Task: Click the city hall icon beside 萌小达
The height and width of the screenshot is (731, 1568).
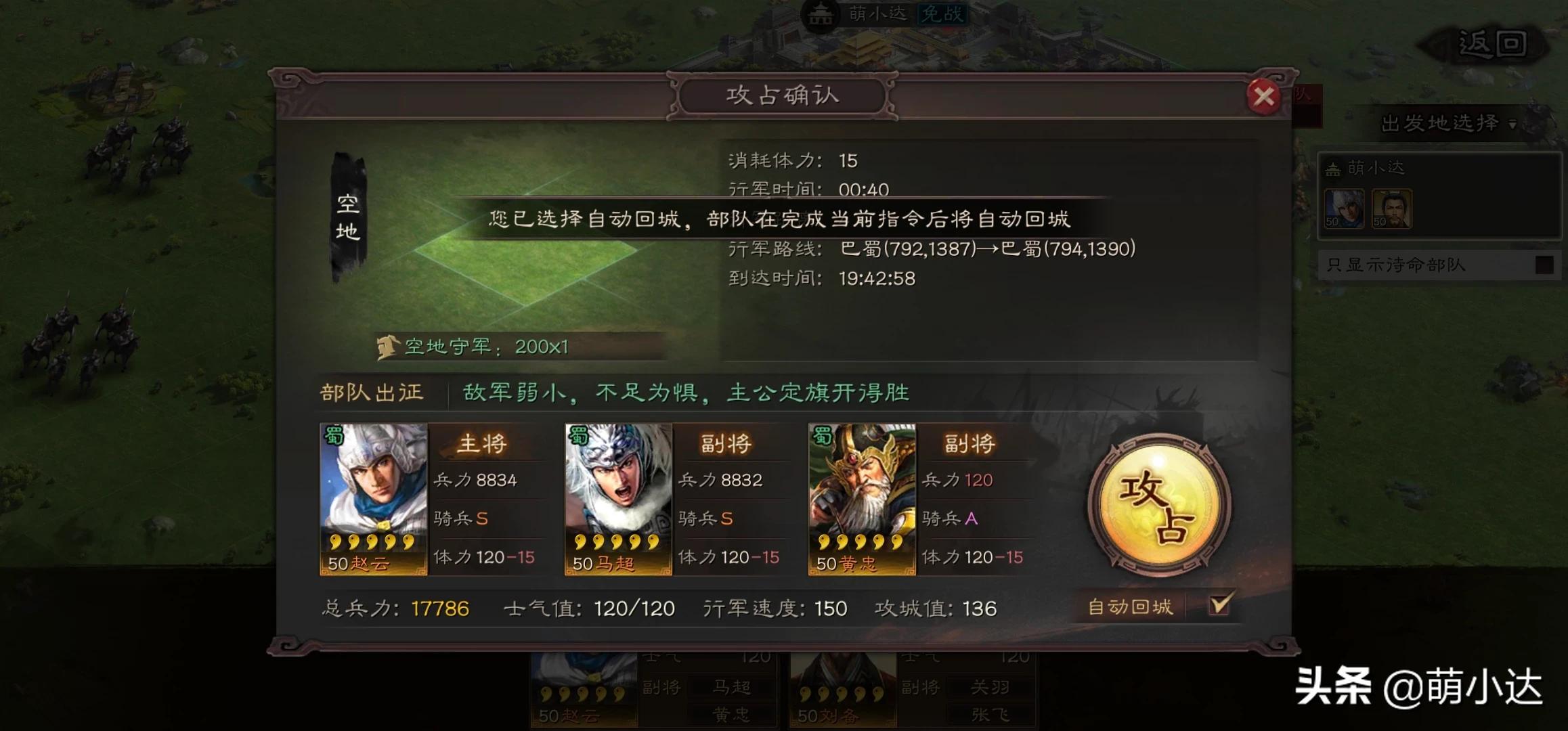Action: pos(821,16)
